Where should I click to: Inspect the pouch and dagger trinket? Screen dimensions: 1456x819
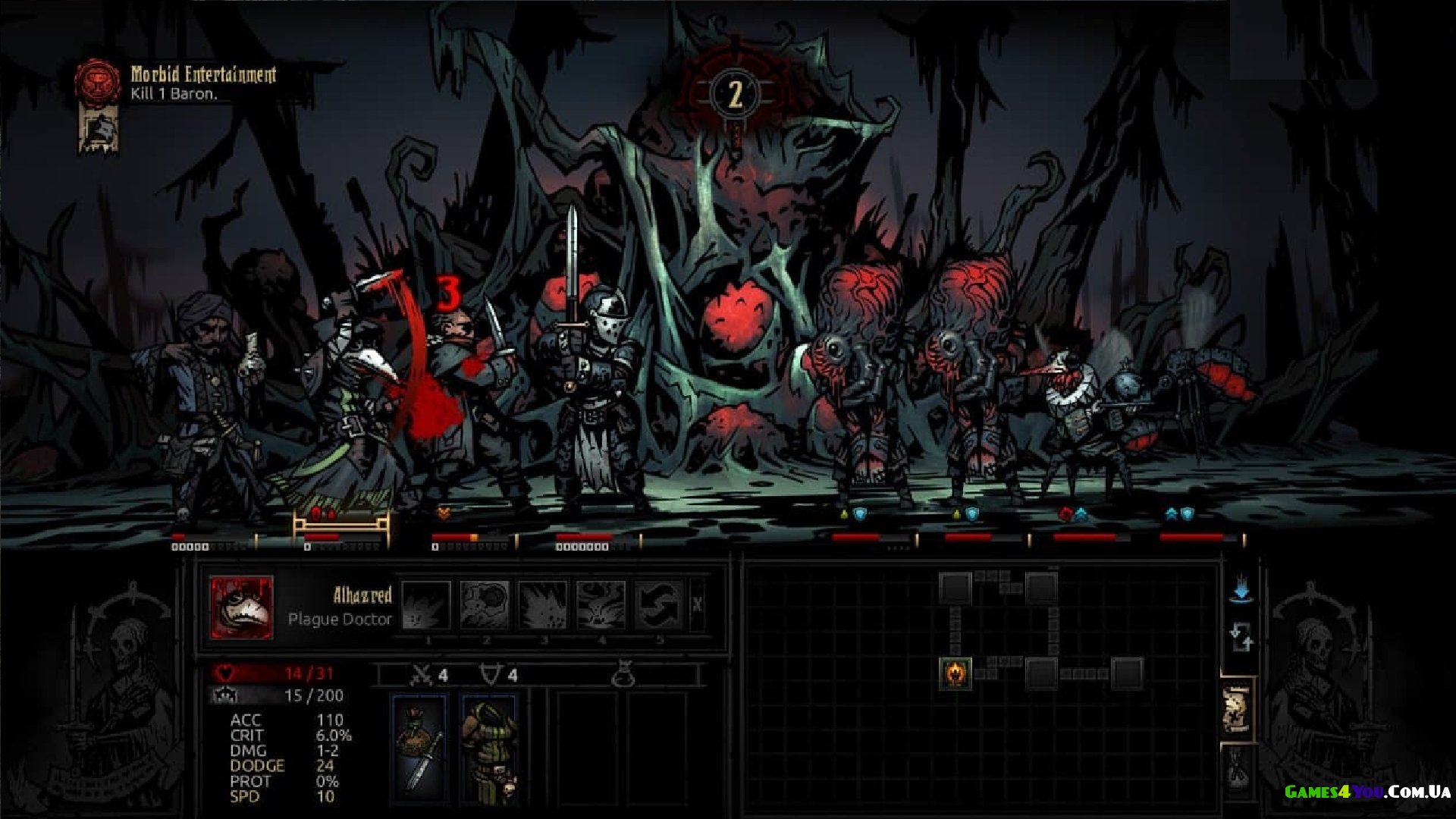coord(420,747)
